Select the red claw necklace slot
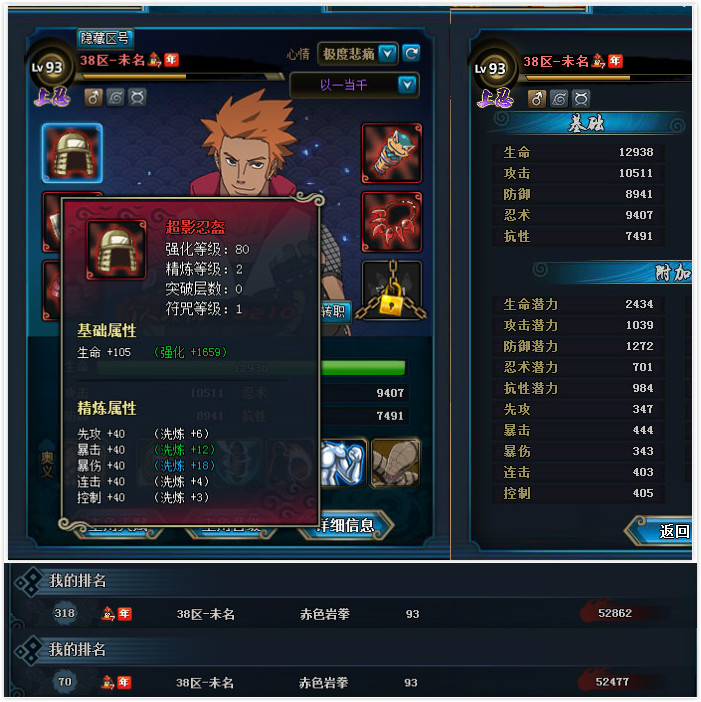Viewport: 701px width, 702px height. coord(391,221)
